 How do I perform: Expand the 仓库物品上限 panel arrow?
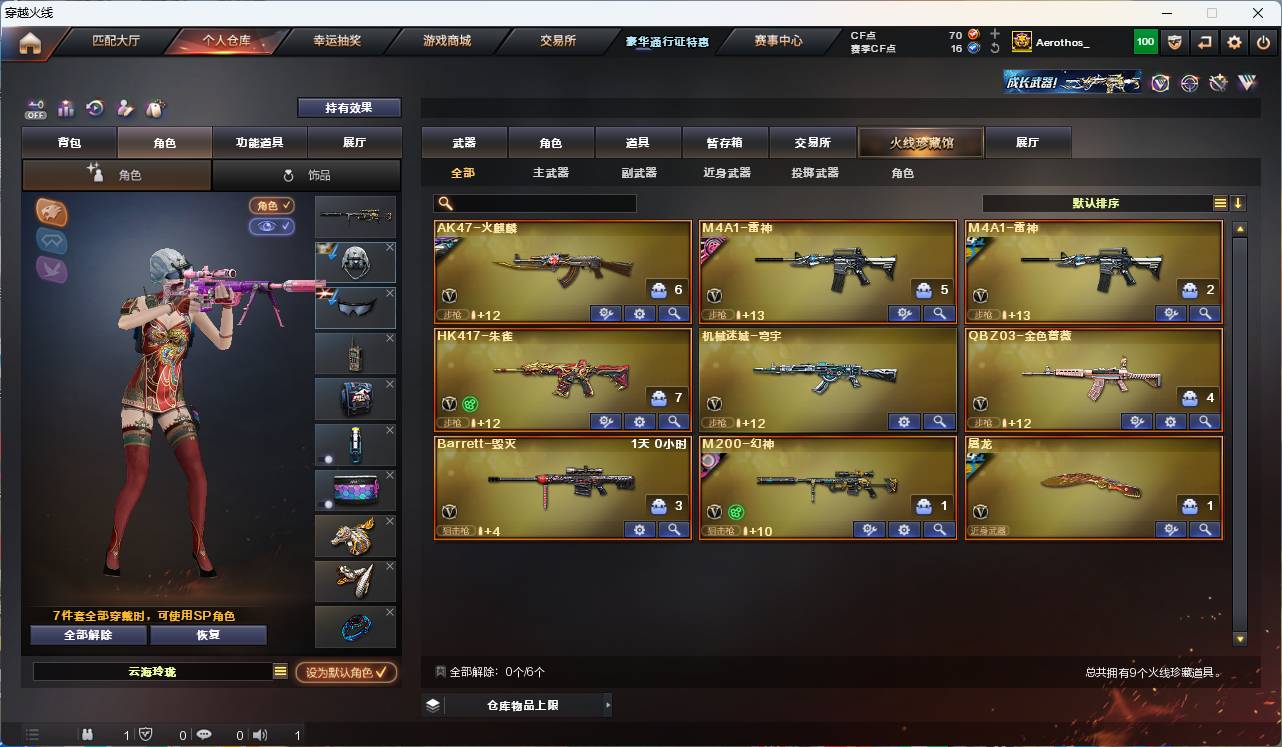point(607,704)
